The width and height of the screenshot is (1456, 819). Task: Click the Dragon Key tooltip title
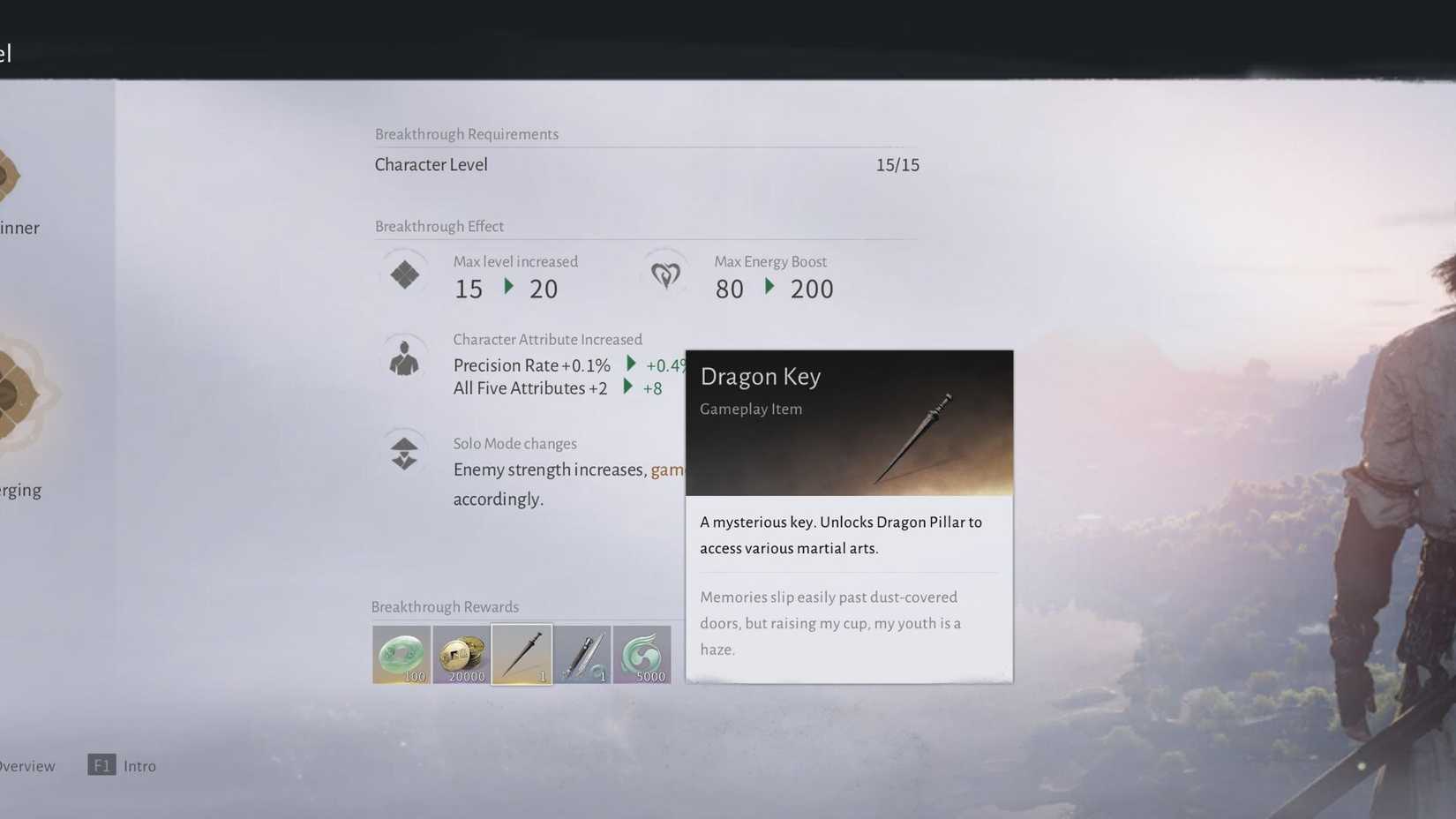pyautogui.click(x=761, y=377)
